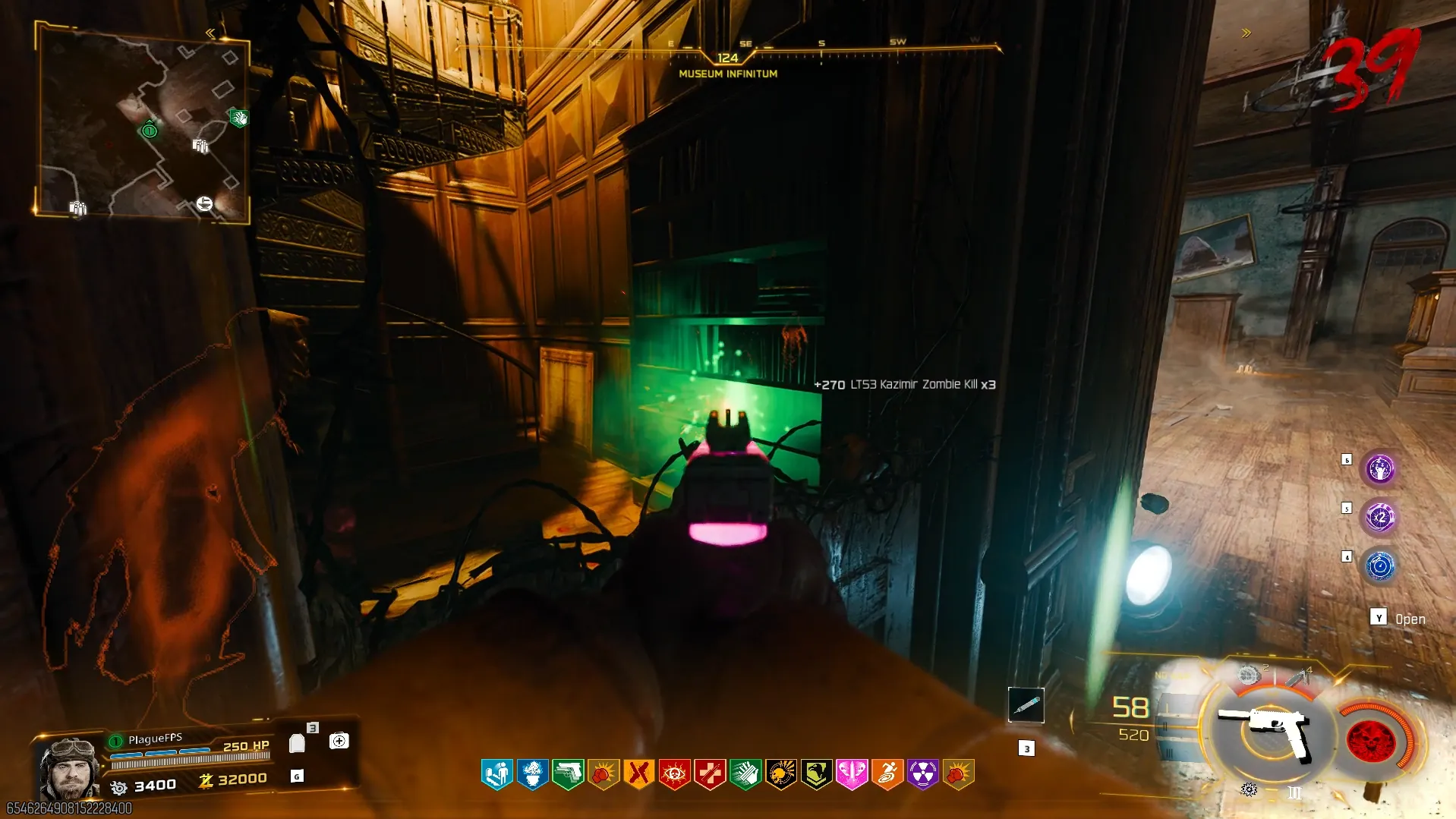Select the green Speed Cola marker on minimap
Screen dimensions: 1456x819
239,118
